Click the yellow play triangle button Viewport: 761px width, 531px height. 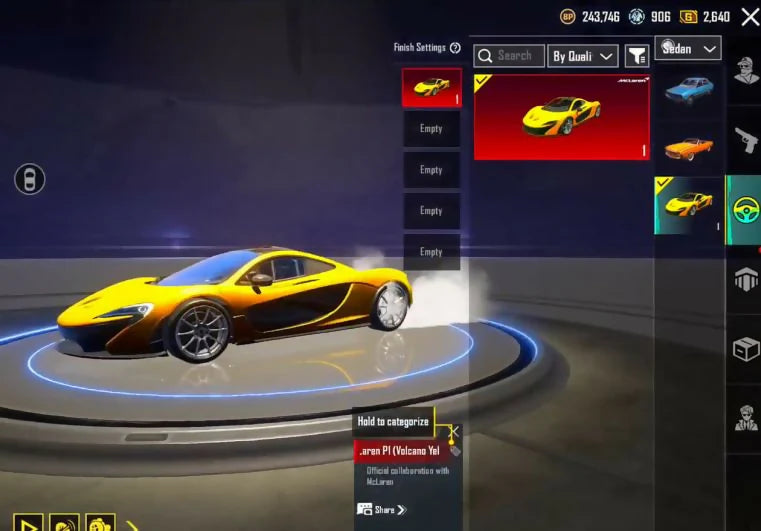pyautogui.click(x=28, y=523)
